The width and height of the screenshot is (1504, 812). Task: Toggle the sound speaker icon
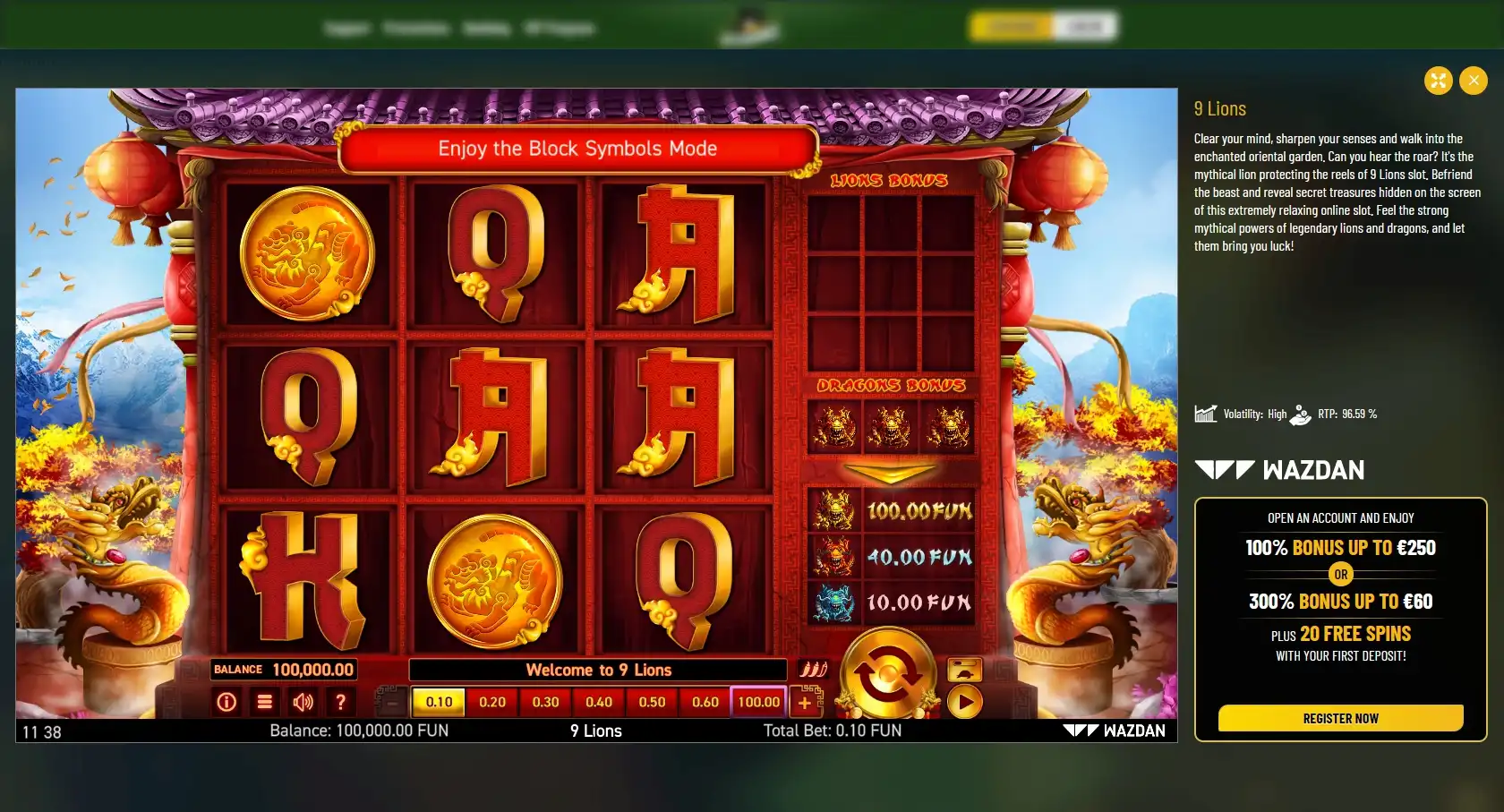303,702
